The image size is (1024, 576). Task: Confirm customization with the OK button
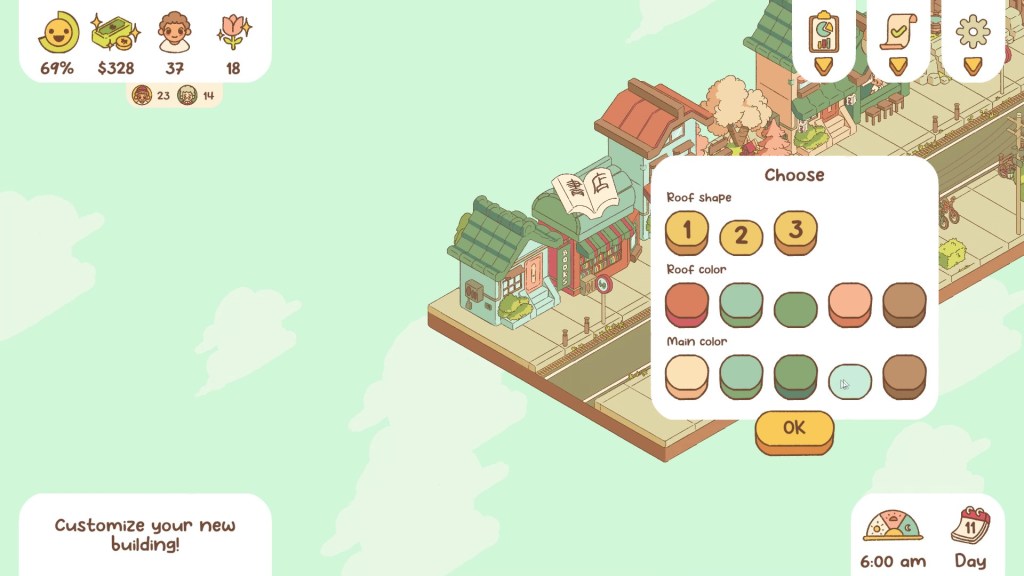[x=794, y=429]
